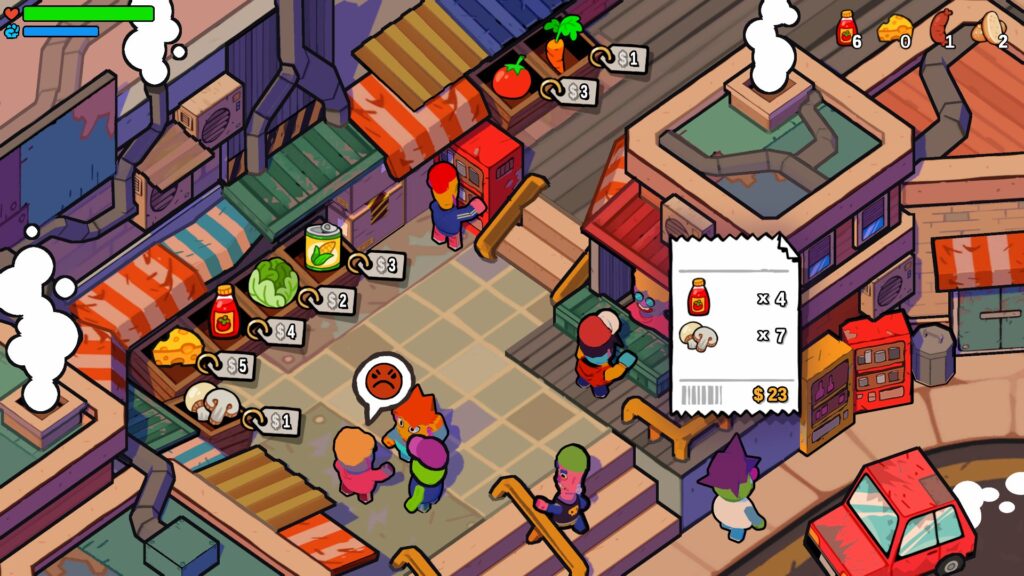
Task: Select the cheese wedge inventory icon
Action: point(892,30)
